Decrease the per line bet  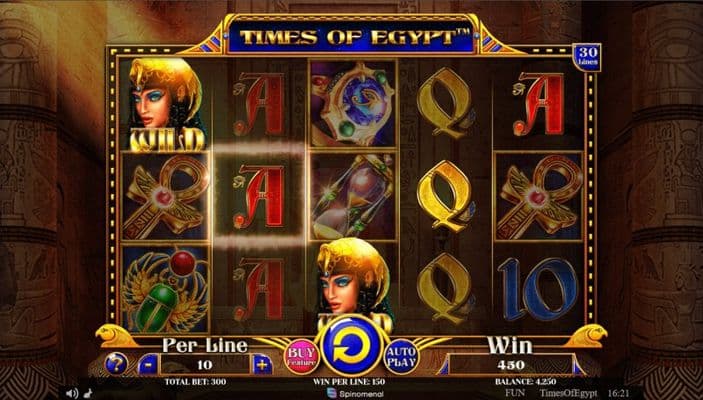[x=148, y=364]
